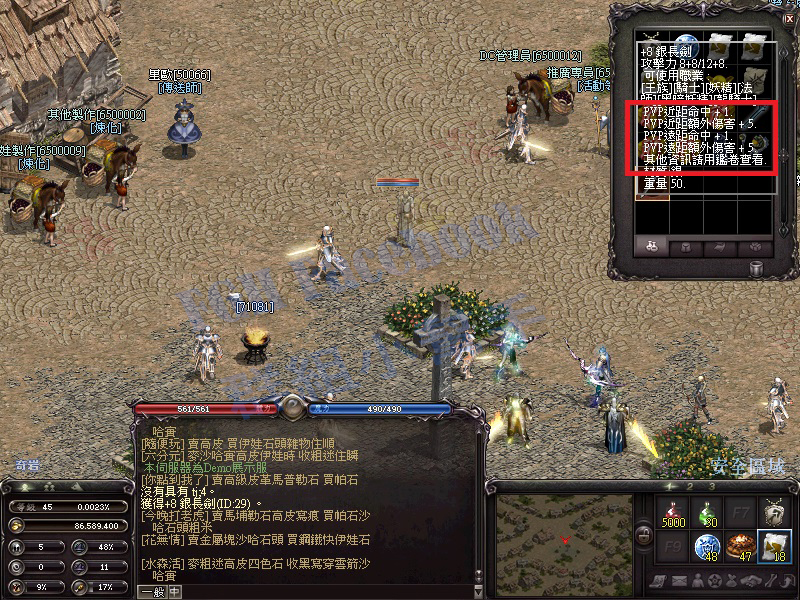Use the green potion hotbar slot
This screenshot has width=800, height=600.
click(706, 513)
